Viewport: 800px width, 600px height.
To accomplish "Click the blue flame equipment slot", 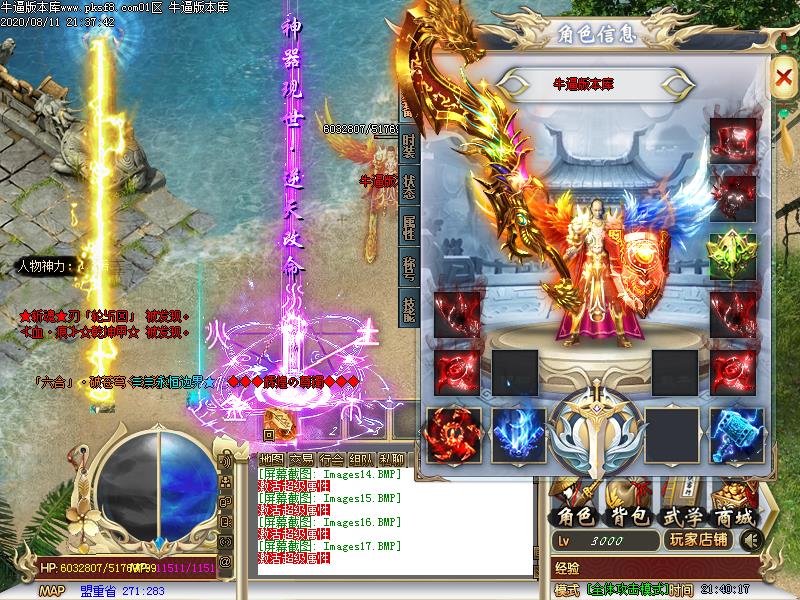I will coord(518,435).
